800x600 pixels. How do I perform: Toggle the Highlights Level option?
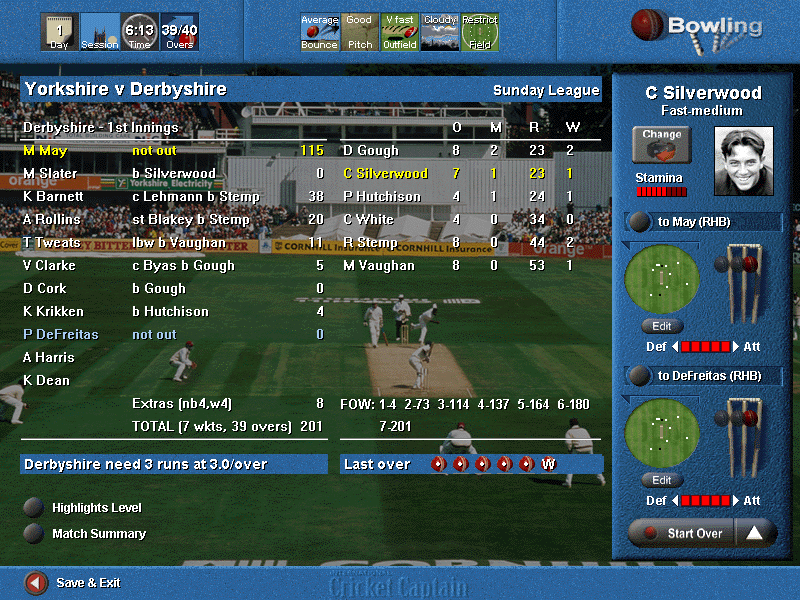click(x=34, y=507)
